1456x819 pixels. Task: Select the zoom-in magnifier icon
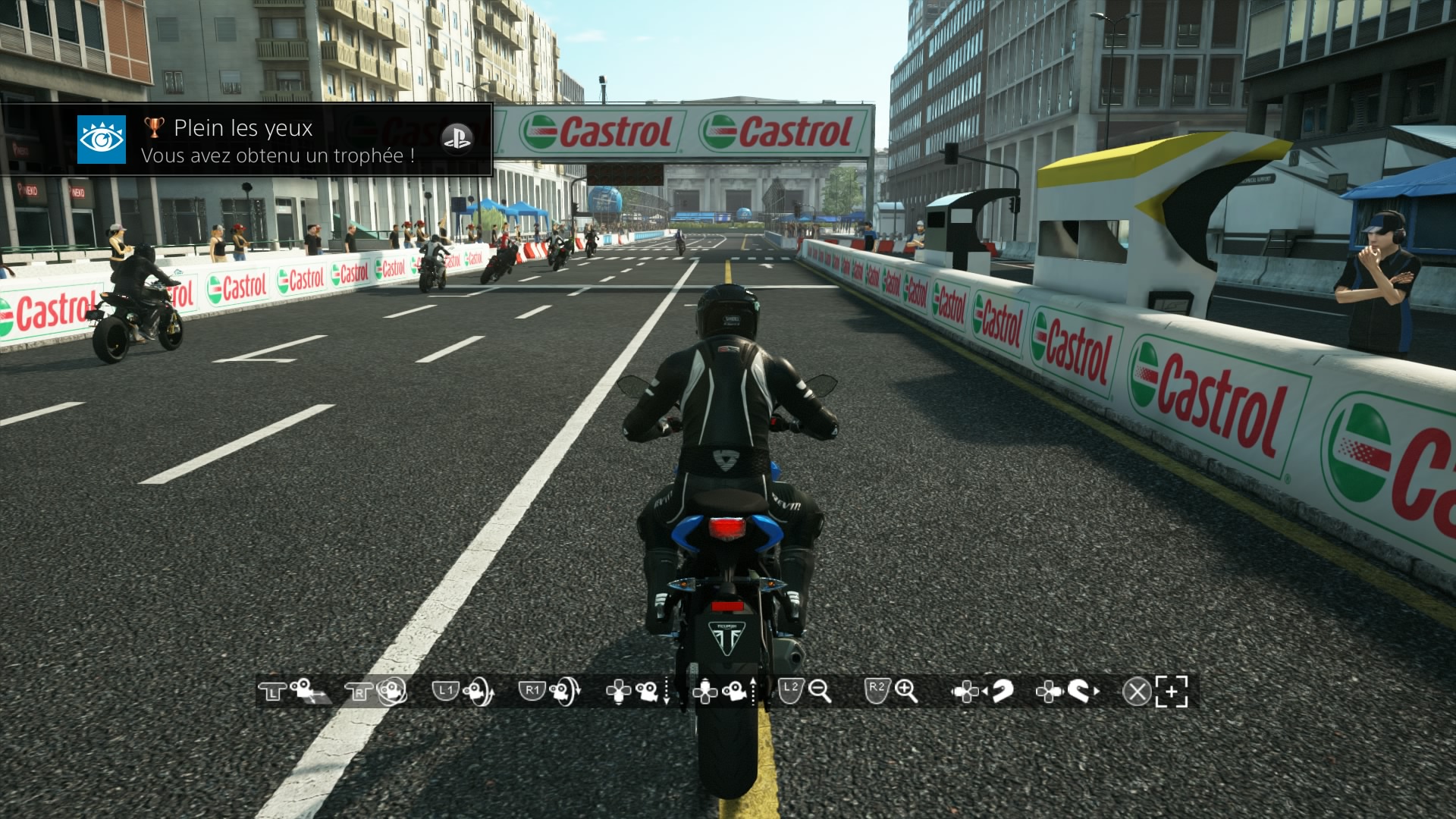point(906,691)
